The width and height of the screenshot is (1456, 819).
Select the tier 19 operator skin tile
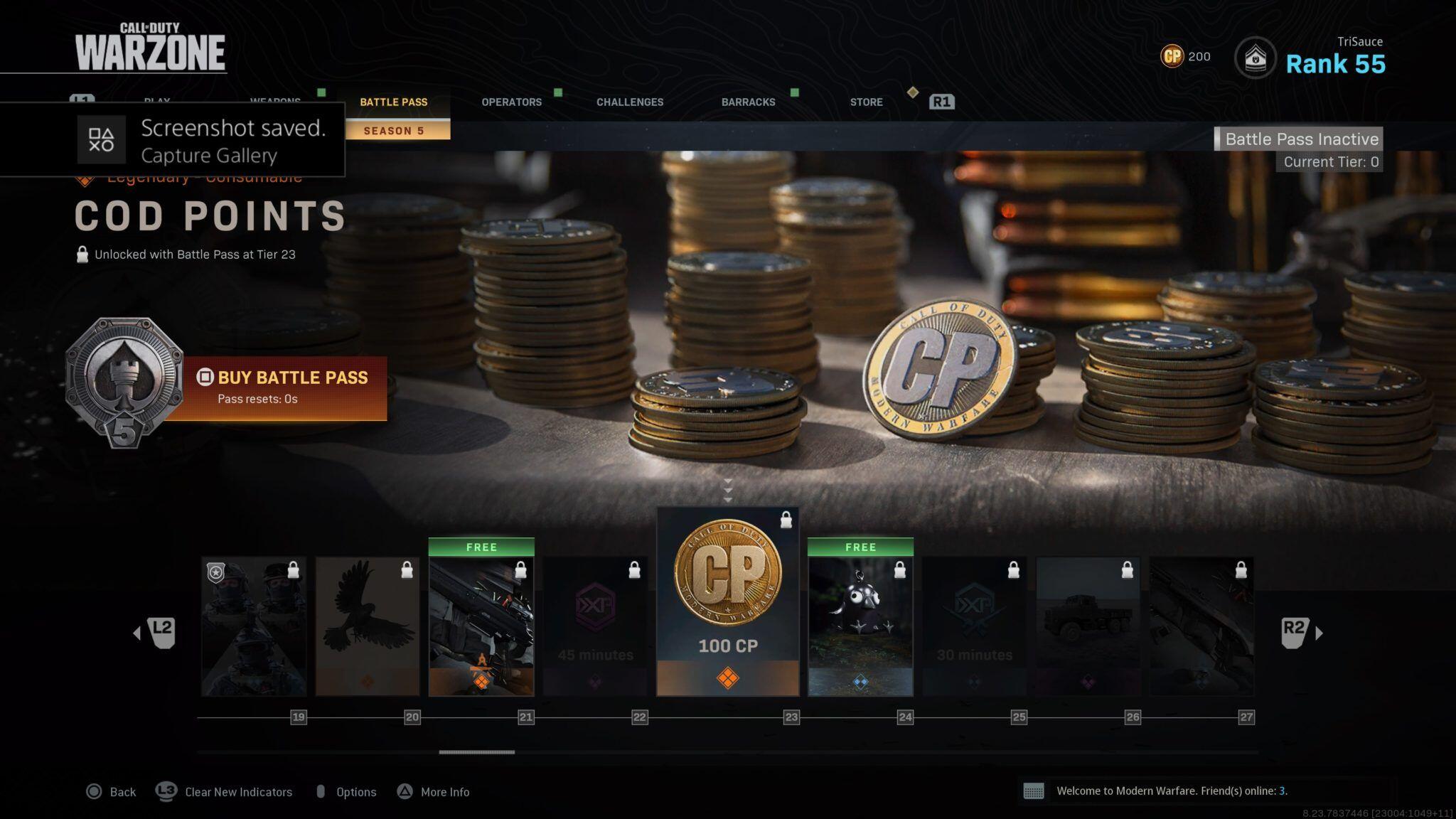[x=254, y=626]
